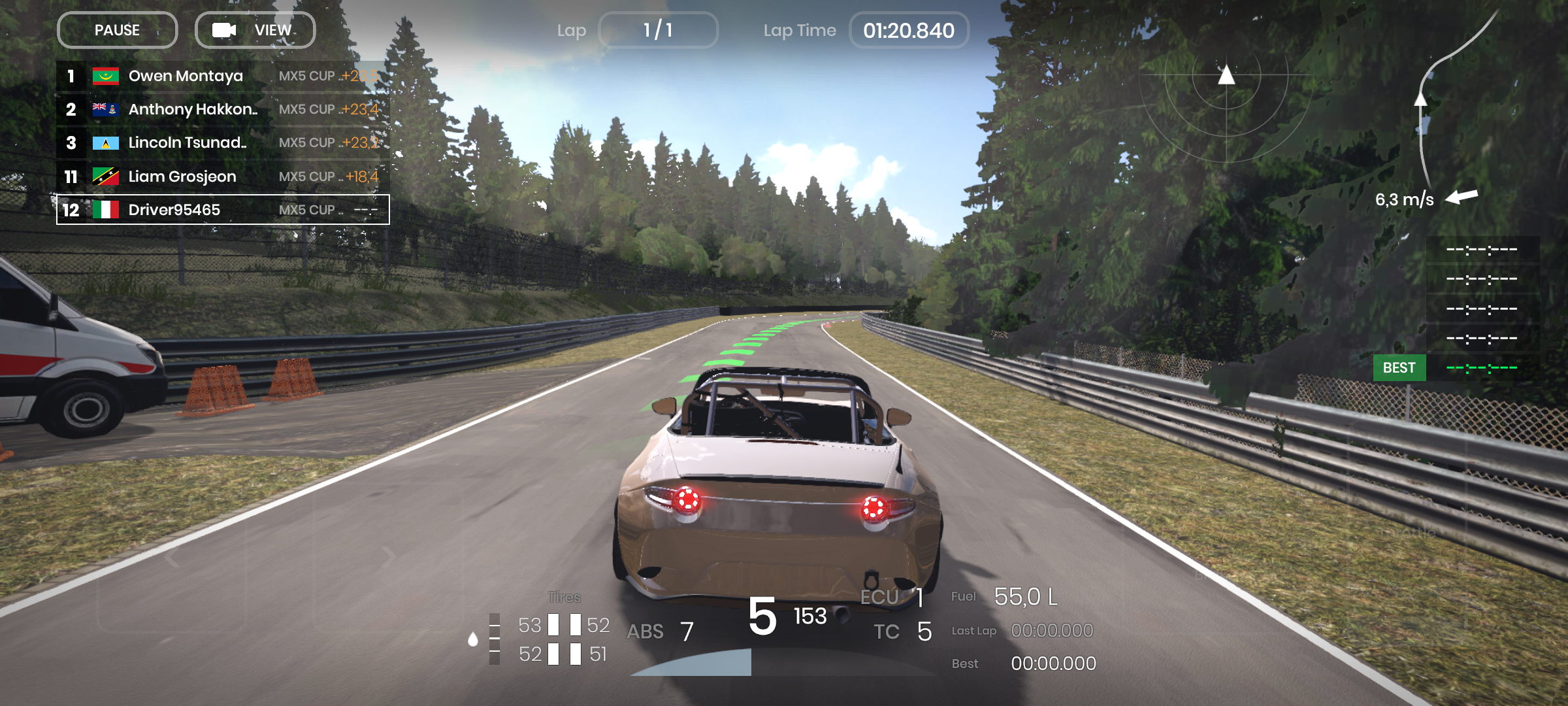Steer right with the right arrow pad
This screenshot has height=706, width=1568.
[388, 557]
